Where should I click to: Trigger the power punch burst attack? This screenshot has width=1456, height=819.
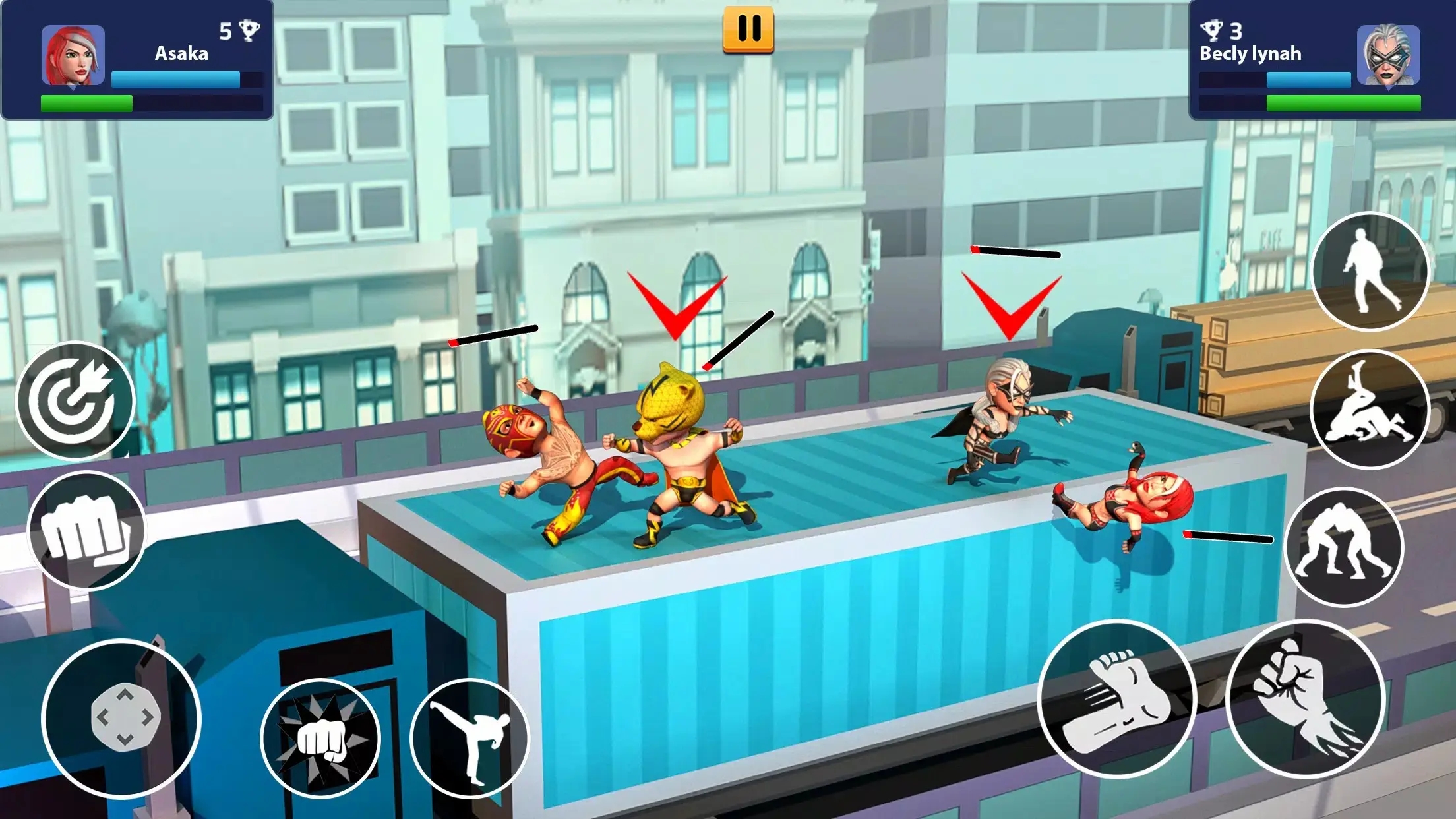click(x=321, y=738)
